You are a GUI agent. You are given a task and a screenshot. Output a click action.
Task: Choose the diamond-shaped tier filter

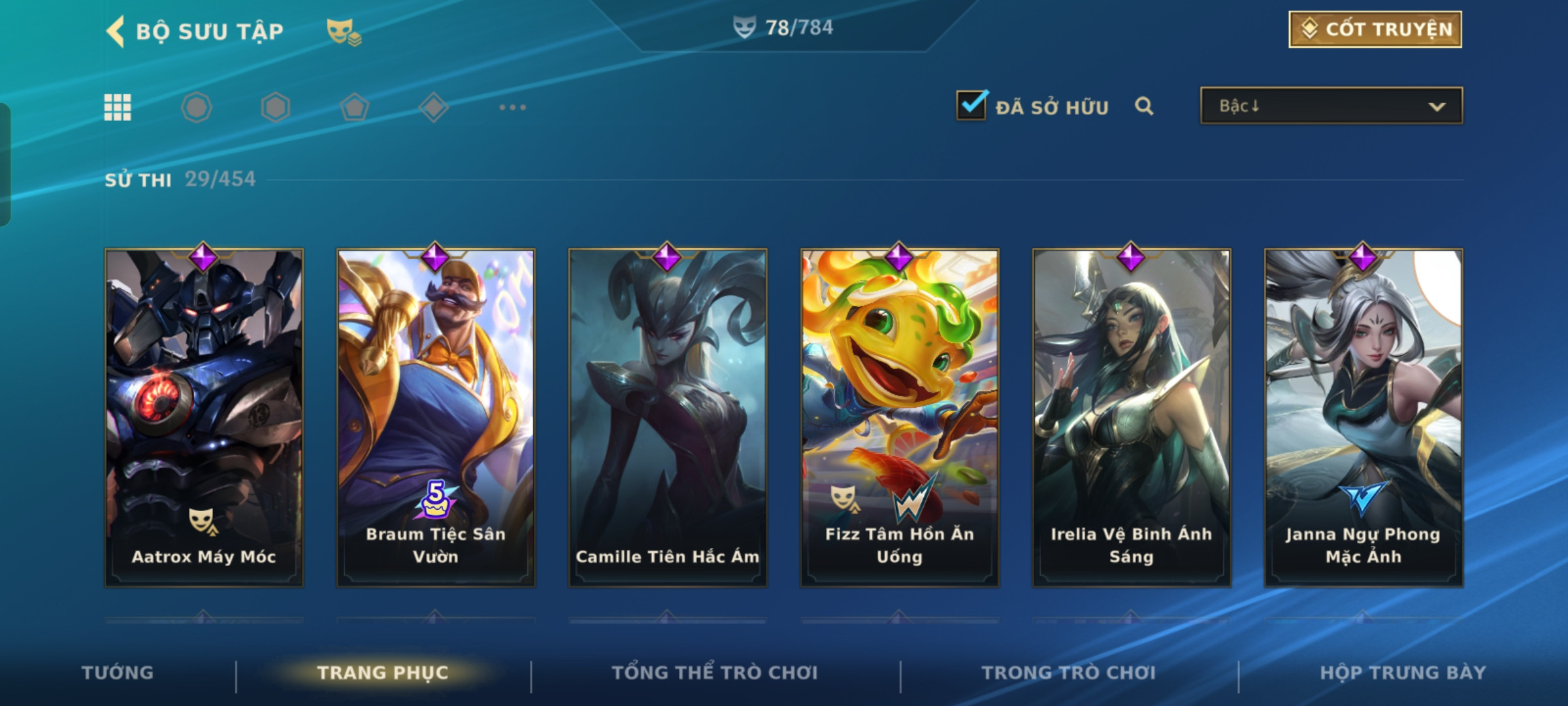click(x=433, y=107)
